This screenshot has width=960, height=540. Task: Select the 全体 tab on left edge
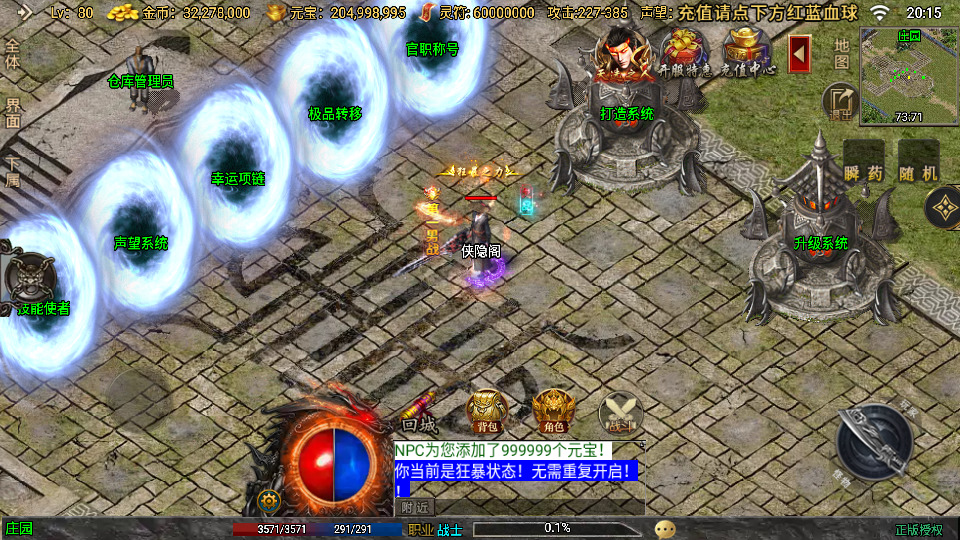tap(13, 55)
